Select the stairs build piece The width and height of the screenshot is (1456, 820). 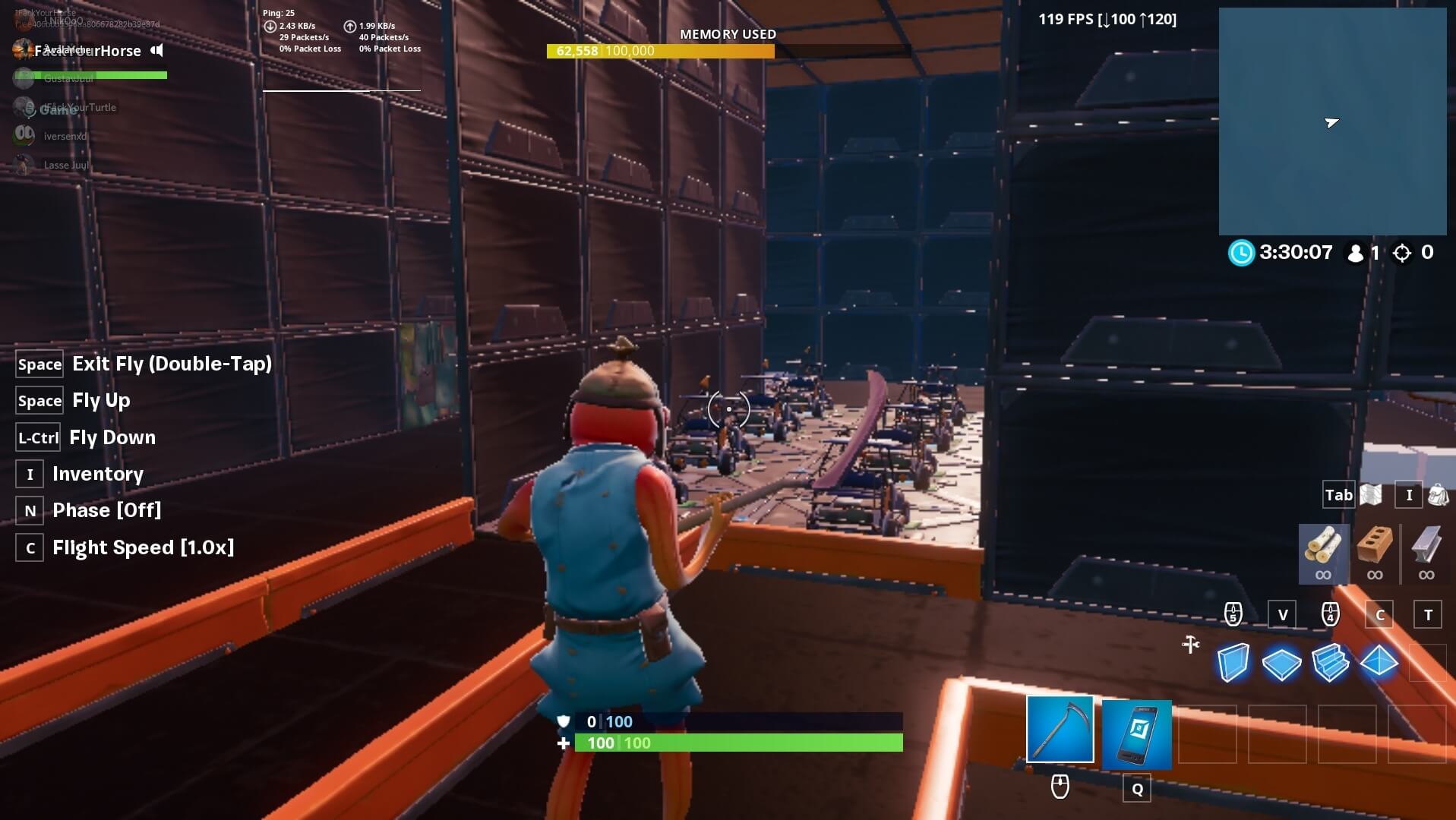tap(1331, 662)
